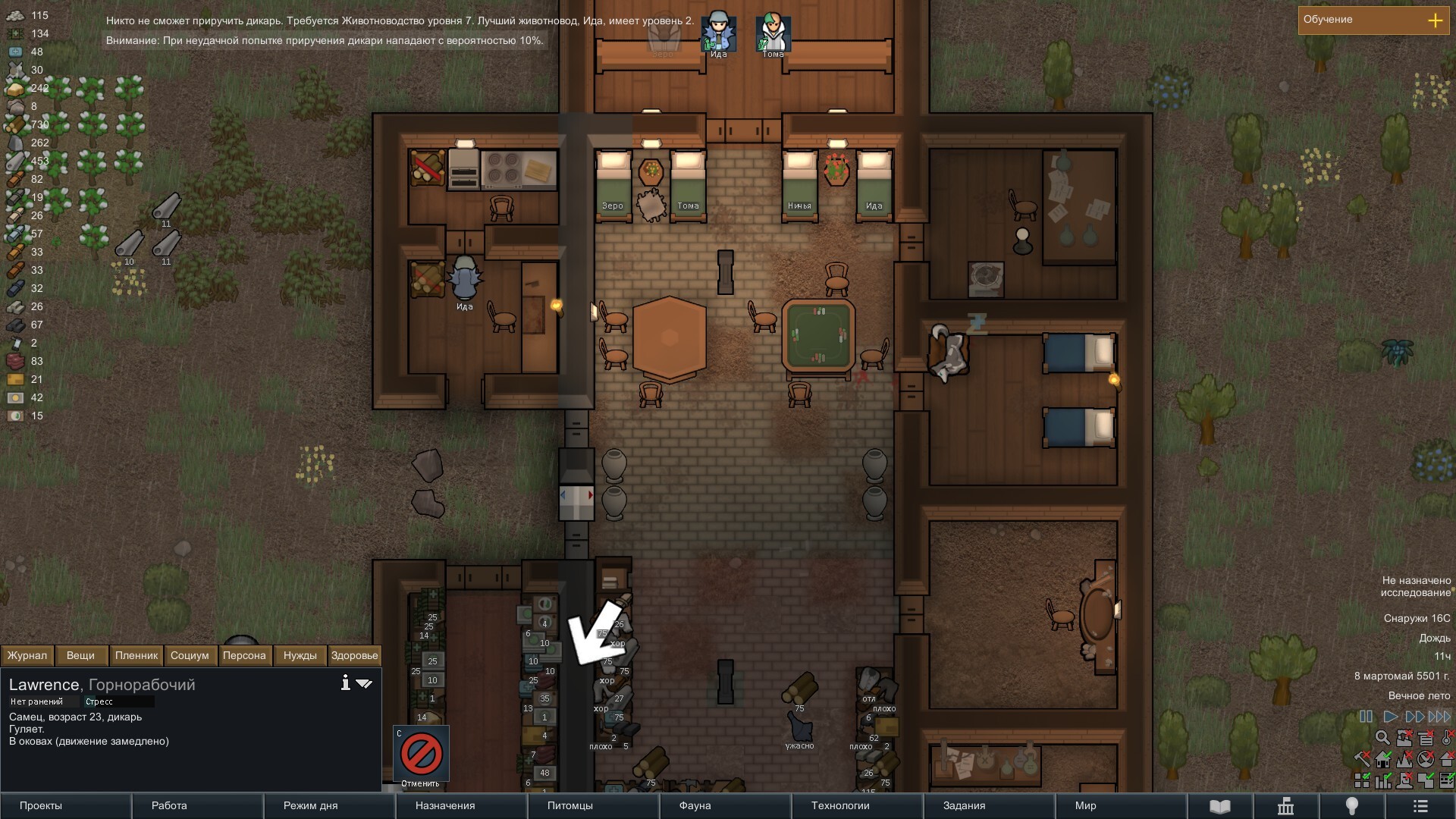The height and width of the screenshot is (819, 1456).
Task: Show the Журнал log tab
Action: [x=27, y=655]
